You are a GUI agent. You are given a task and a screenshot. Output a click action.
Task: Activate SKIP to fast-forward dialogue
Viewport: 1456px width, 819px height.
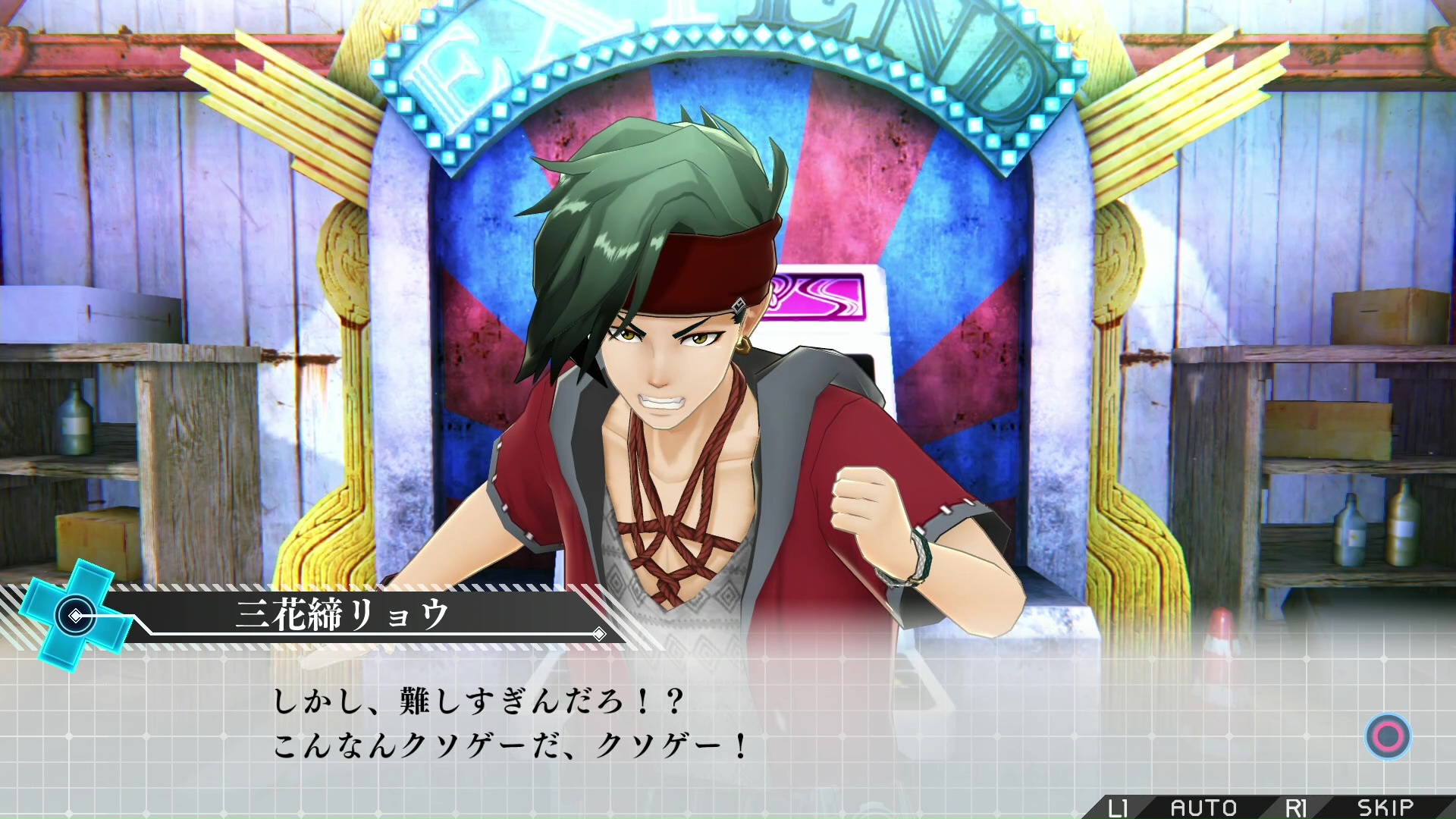tap(1385, 808)
